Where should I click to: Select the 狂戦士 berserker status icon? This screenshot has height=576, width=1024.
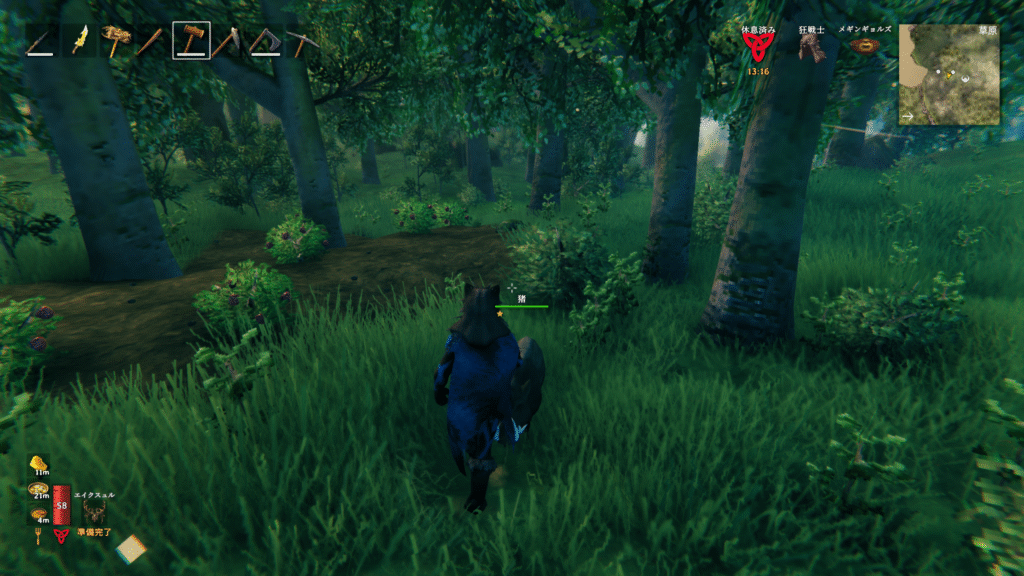pyautogui.click(x=812, y=47)
